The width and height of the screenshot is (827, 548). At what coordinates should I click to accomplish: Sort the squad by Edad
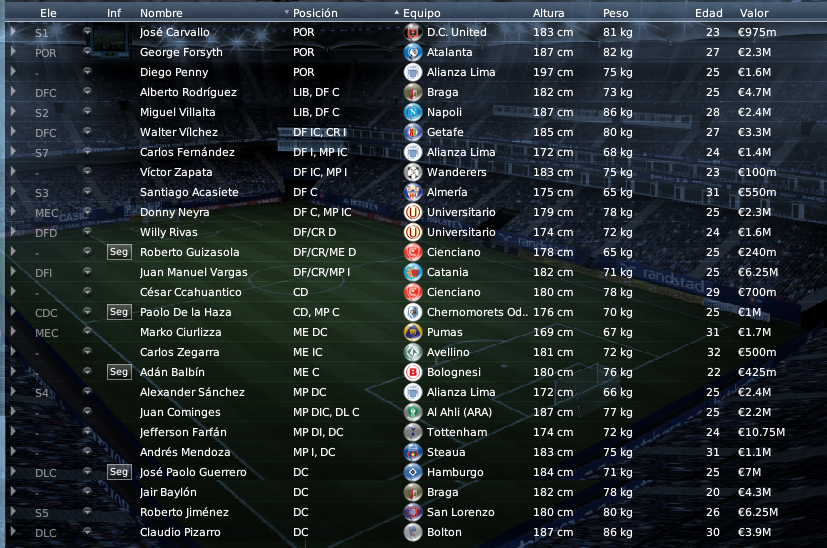(x=707, y=14)
